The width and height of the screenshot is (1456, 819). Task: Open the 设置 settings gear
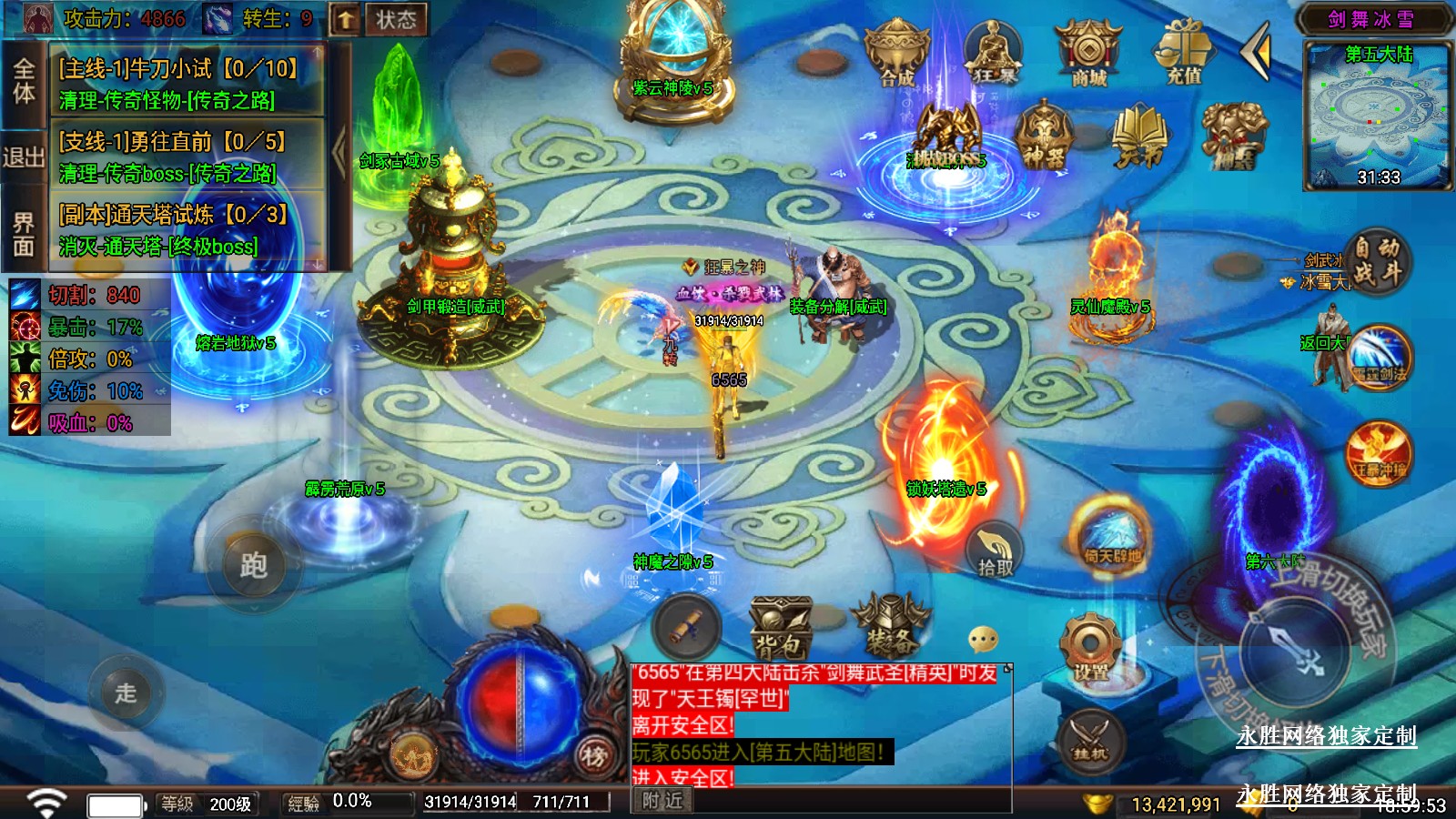(1089, 648)
